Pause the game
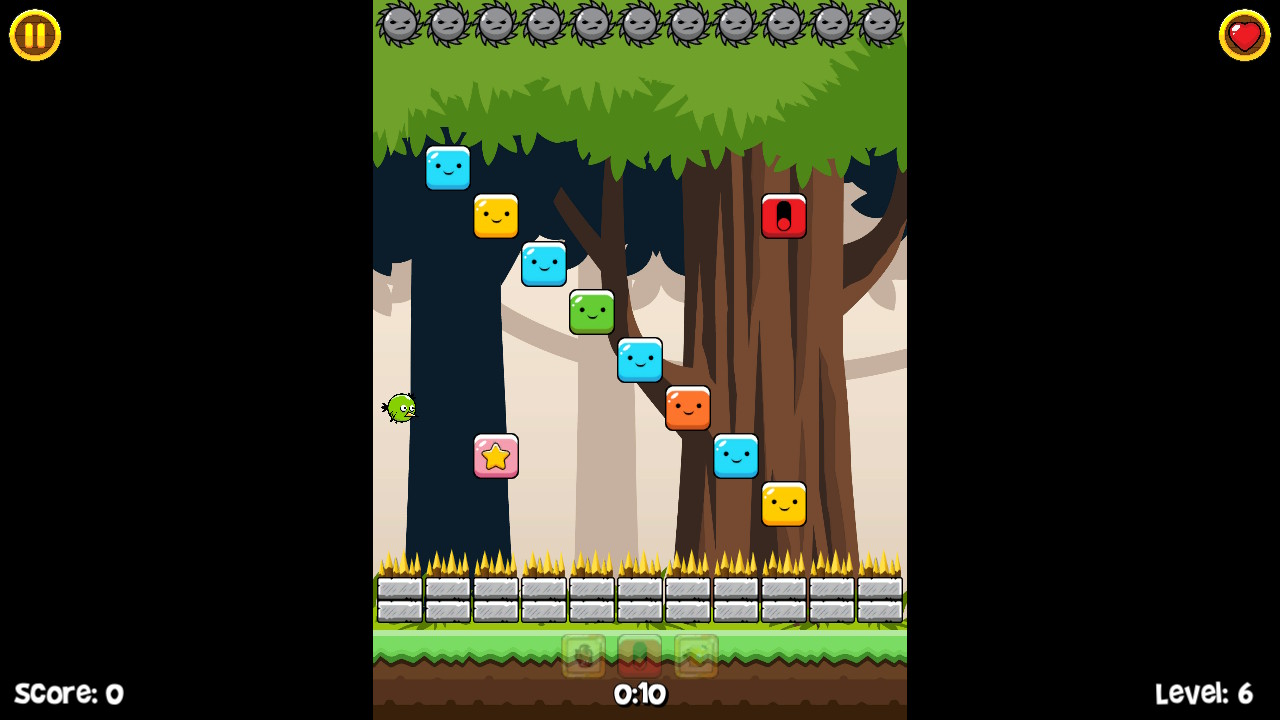 coord(33,35)
